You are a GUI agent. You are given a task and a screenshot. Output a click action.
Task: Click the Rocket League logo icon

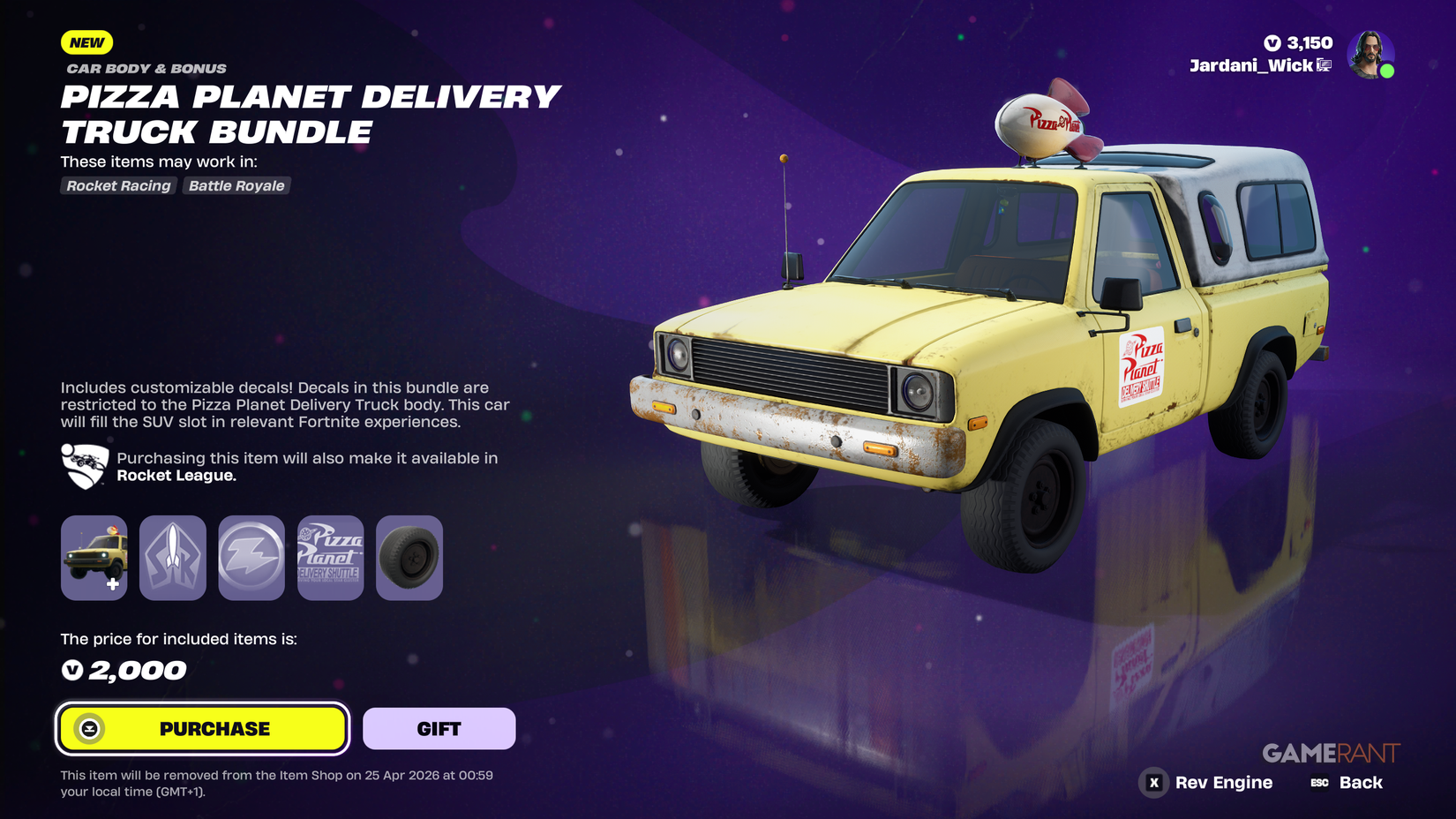[x=82, y=466]
